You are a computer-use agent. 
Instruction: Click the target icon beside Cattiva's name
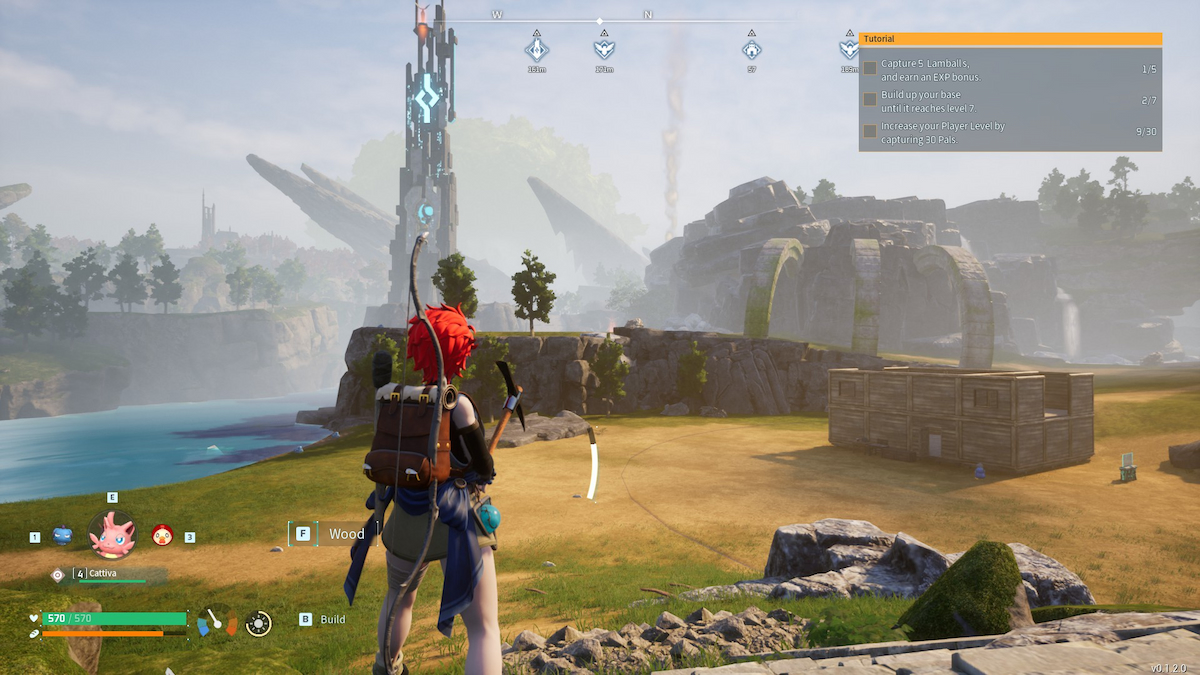click(x=58, y=574)
